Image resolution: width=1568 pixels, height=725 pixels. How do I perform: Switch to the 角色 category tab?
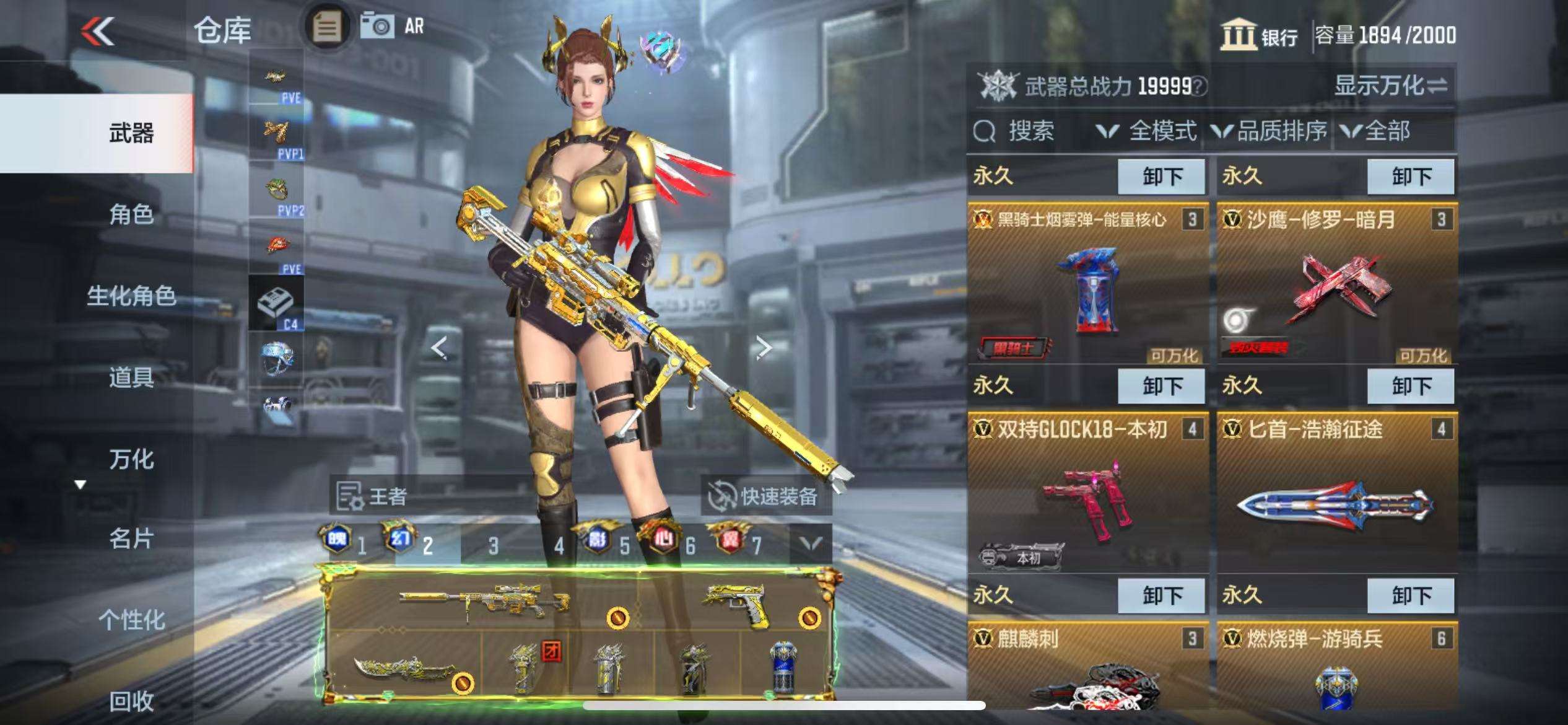(131, 214)
